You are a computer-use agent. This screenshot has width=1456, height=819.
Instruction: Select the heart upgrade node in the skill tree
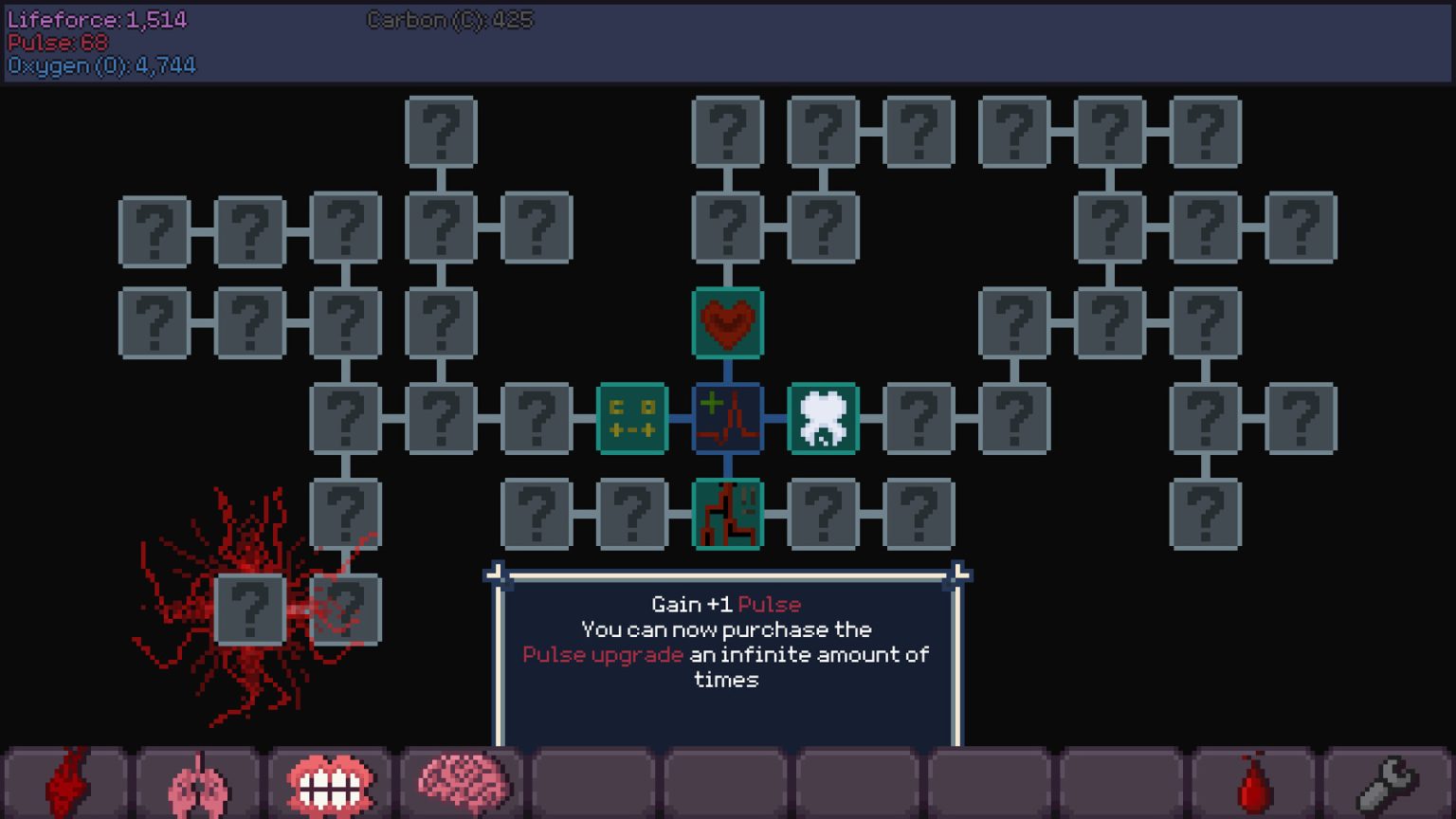[x=727, y=323]
